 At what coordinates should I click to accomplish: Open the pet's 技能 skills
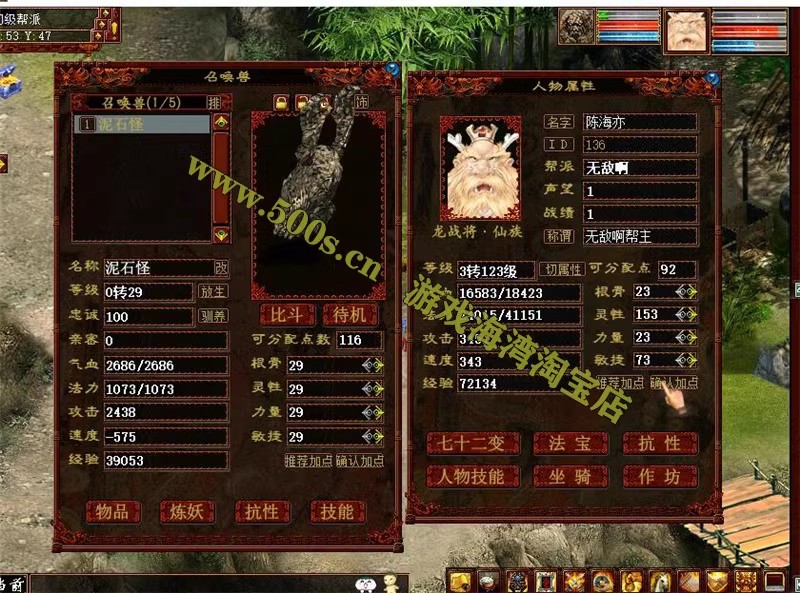click(x=337, y=511)
